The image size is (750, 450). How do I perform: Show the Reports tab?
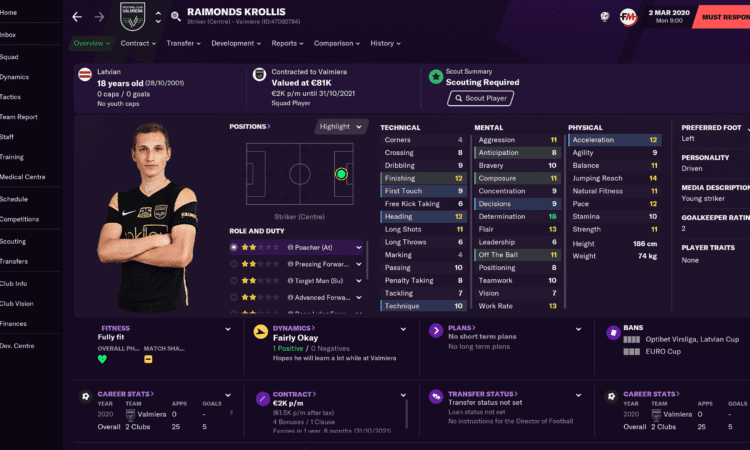[287, 44]
